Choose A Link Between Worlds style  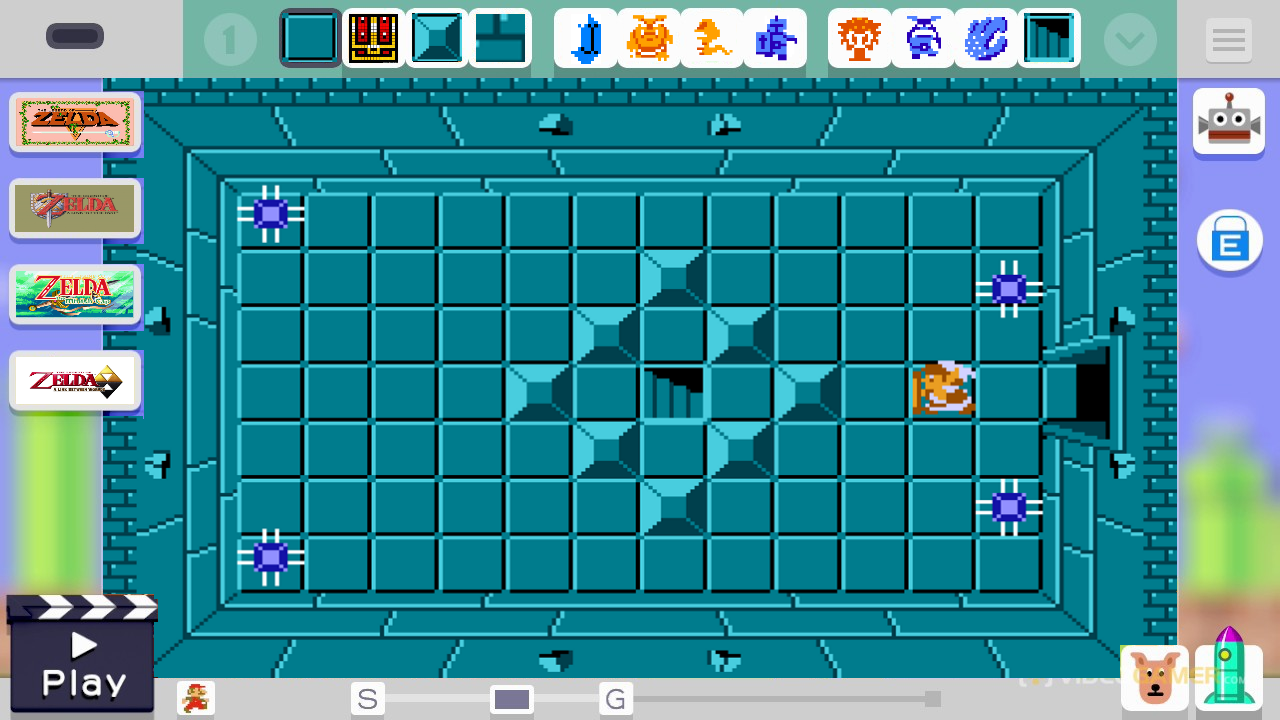[x=75, y=381]
